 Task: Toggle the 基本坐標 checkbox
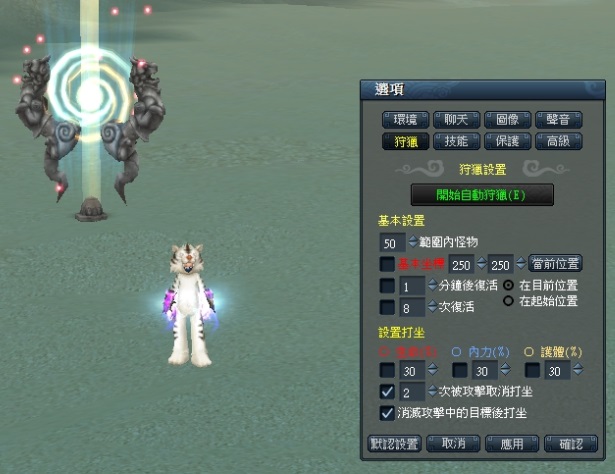(386, 264)
